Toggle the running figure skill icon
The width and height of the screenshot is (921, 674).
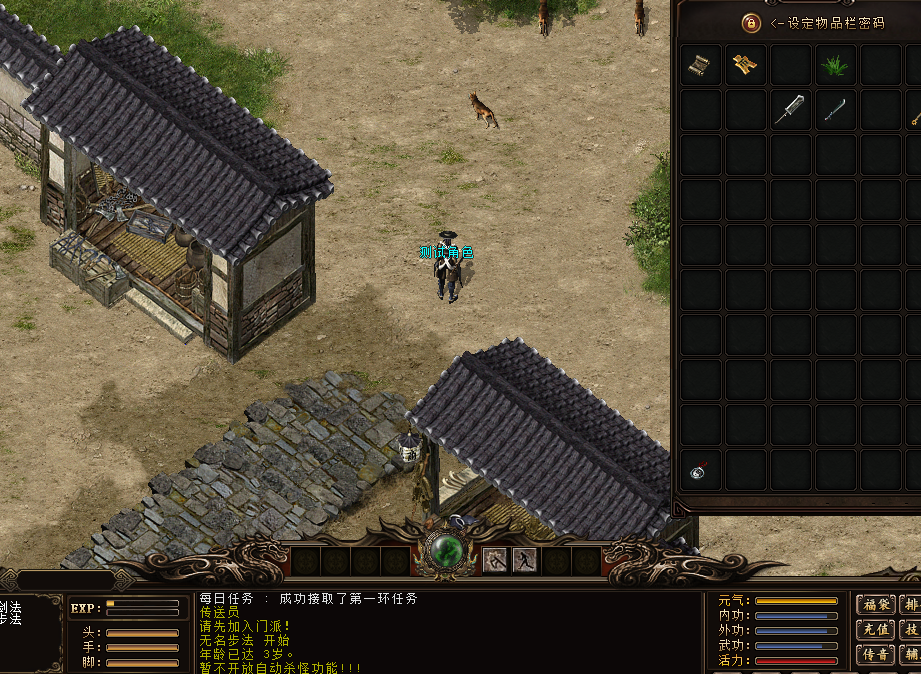pos(525,560)
